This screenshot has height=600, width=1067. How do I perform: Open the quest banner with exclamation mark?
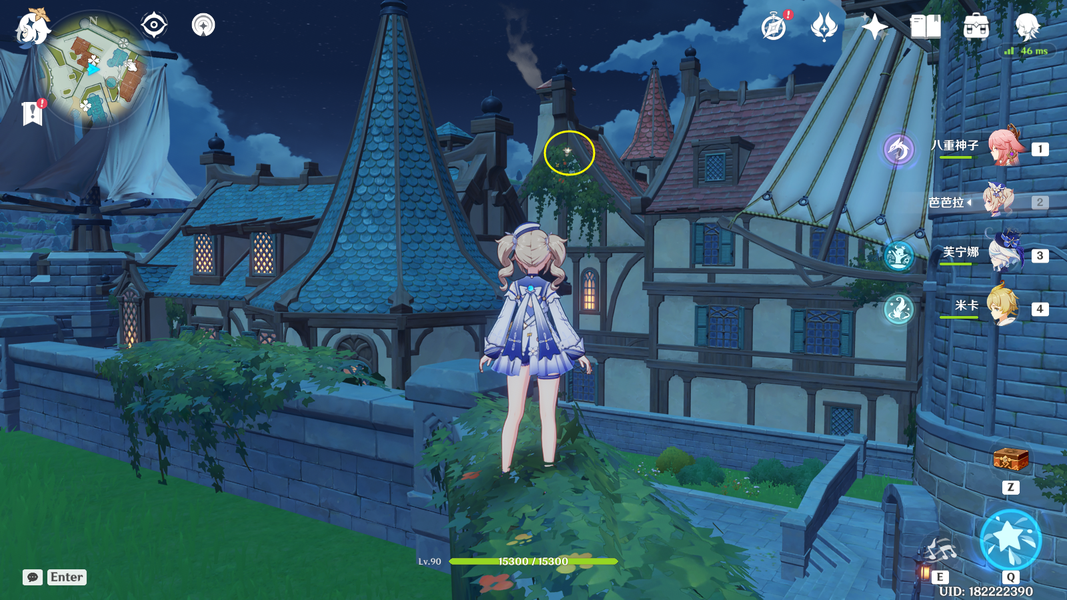pyautogui.click(x=32, y=112)
